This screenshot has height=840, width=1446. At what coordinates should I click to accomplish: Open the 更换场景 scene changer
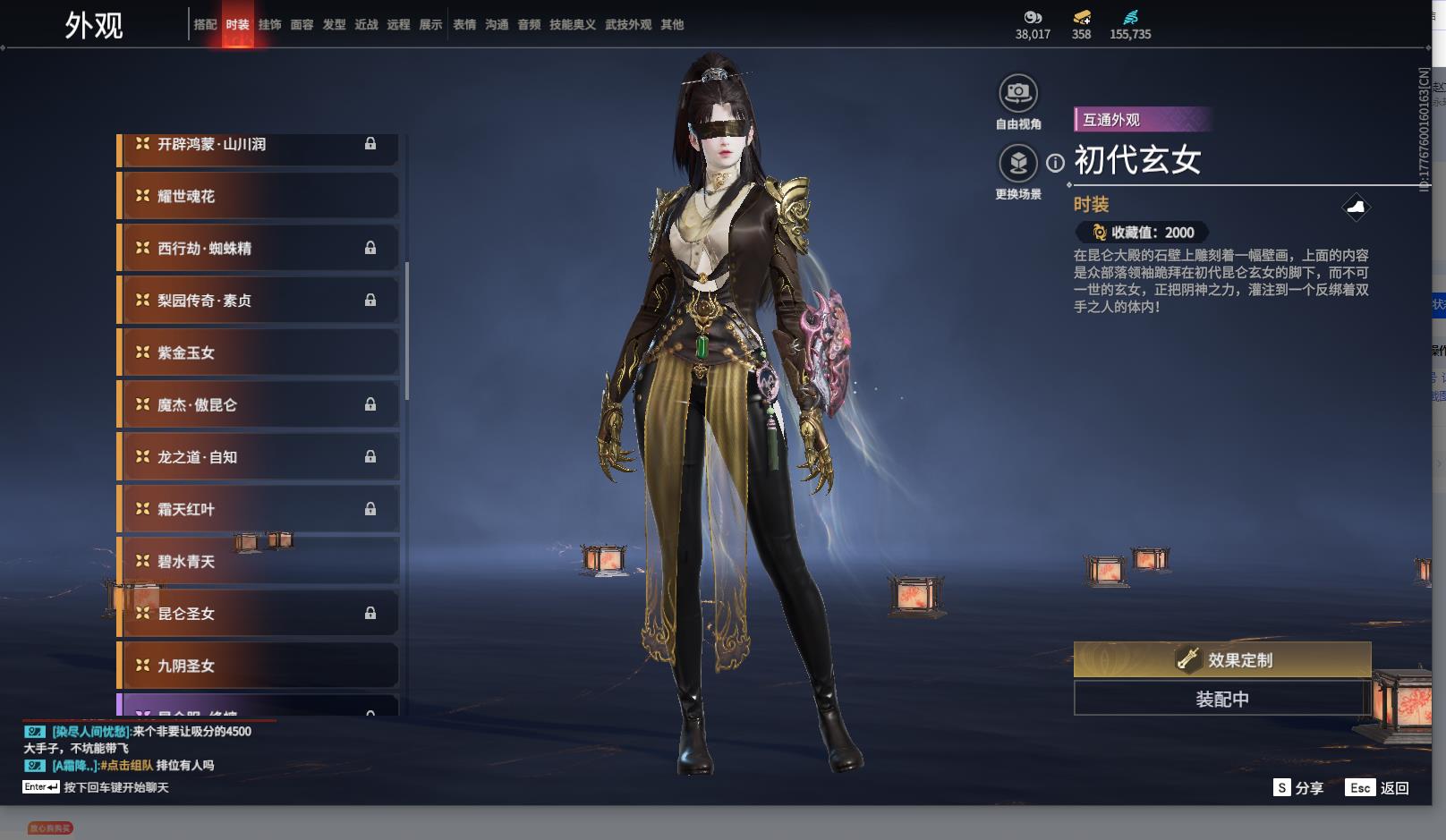(x=1017, y=165)
